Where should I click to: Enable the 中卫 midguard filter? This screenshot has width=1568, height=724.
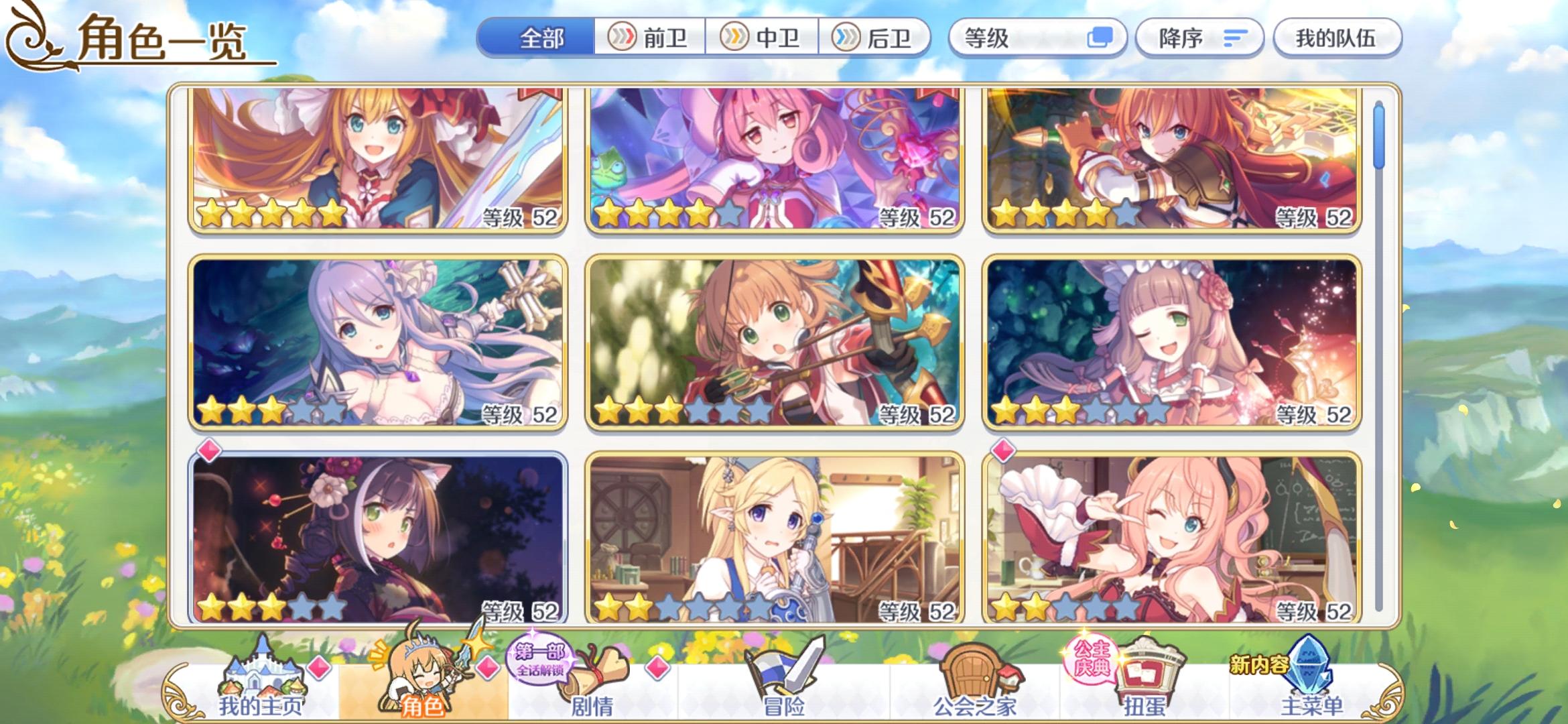tap(764, 38)
